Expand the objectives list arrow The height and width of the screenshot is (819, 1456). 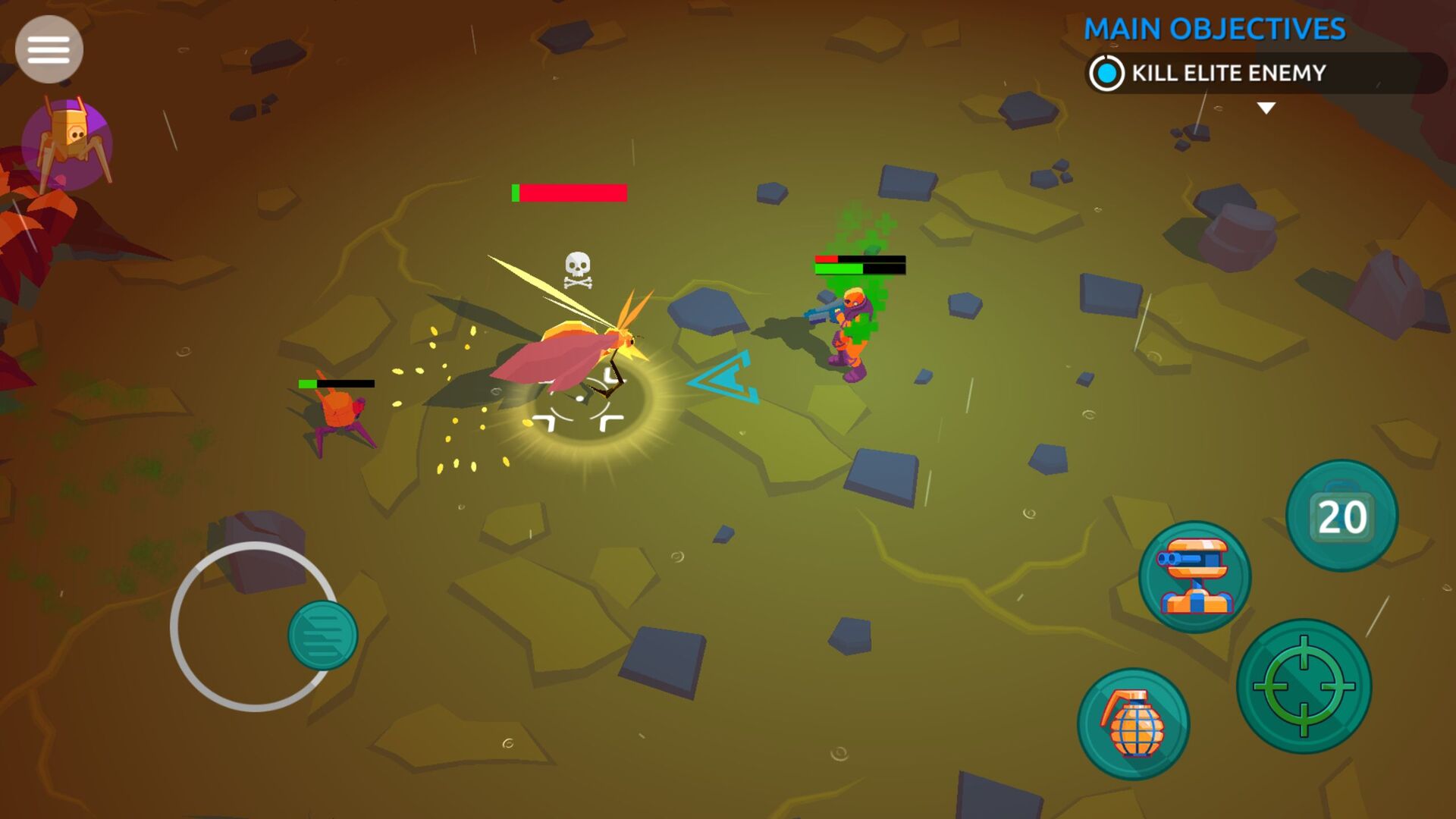click(1266, 108)
